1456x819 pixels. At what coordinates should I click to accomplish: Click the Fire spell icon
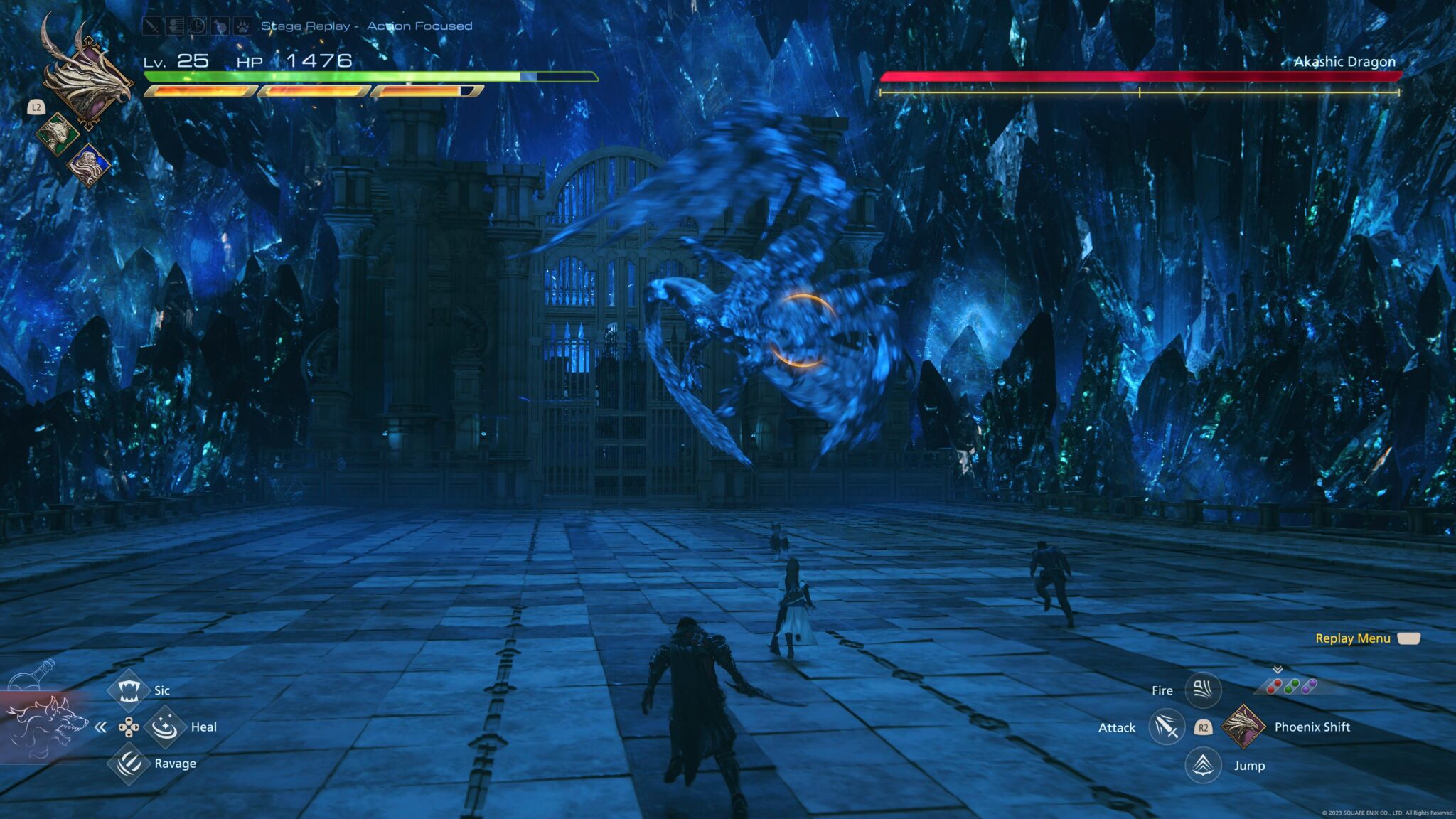(x=1202, y=690)
